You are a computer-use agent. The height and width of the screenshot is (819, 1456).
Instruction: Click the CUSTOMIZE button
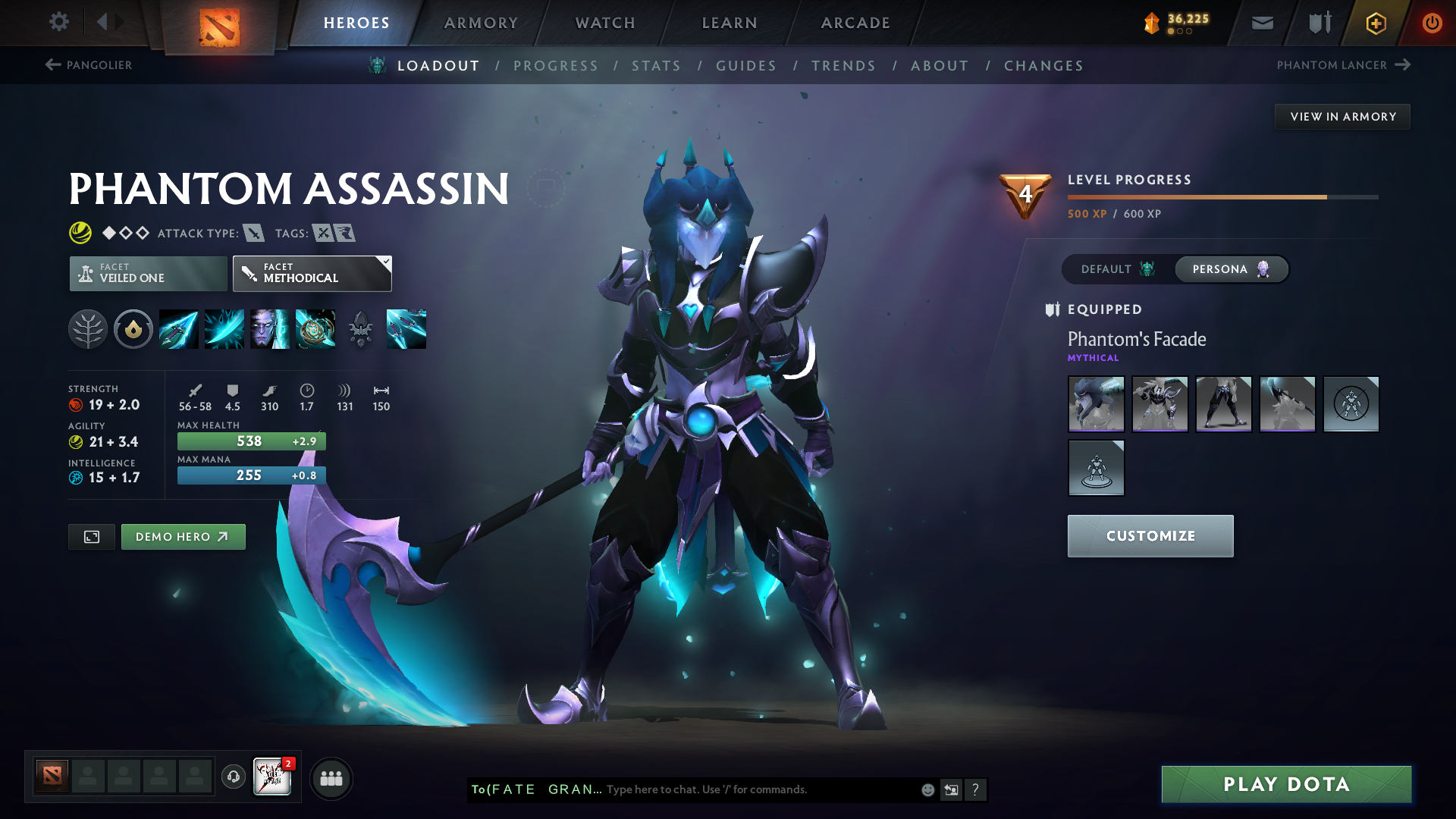pos(1150,535)
